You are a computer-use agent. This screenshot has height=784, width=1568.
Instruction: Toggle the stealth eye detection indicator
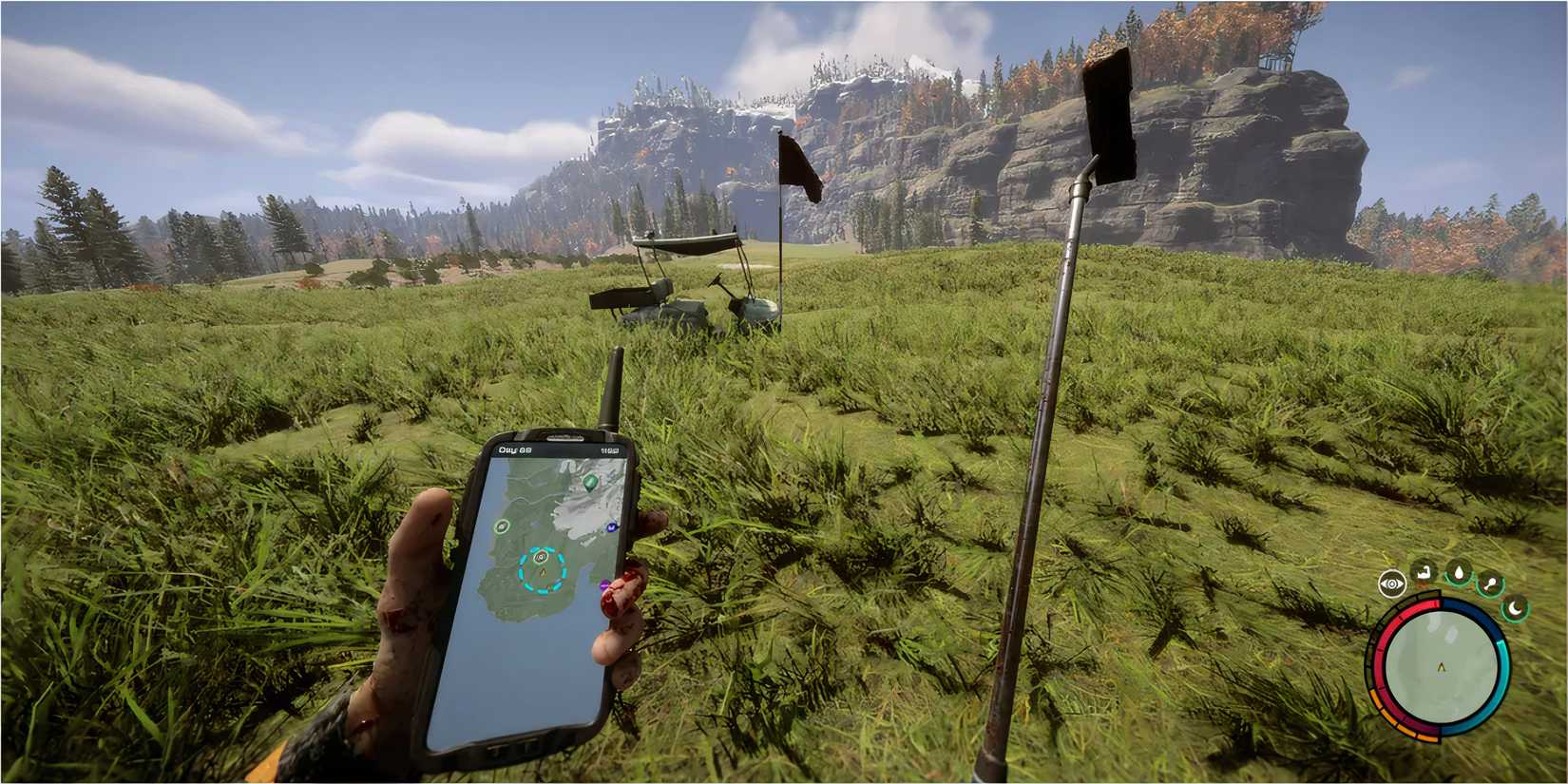pyautogui.click(x=1392, y=583)
